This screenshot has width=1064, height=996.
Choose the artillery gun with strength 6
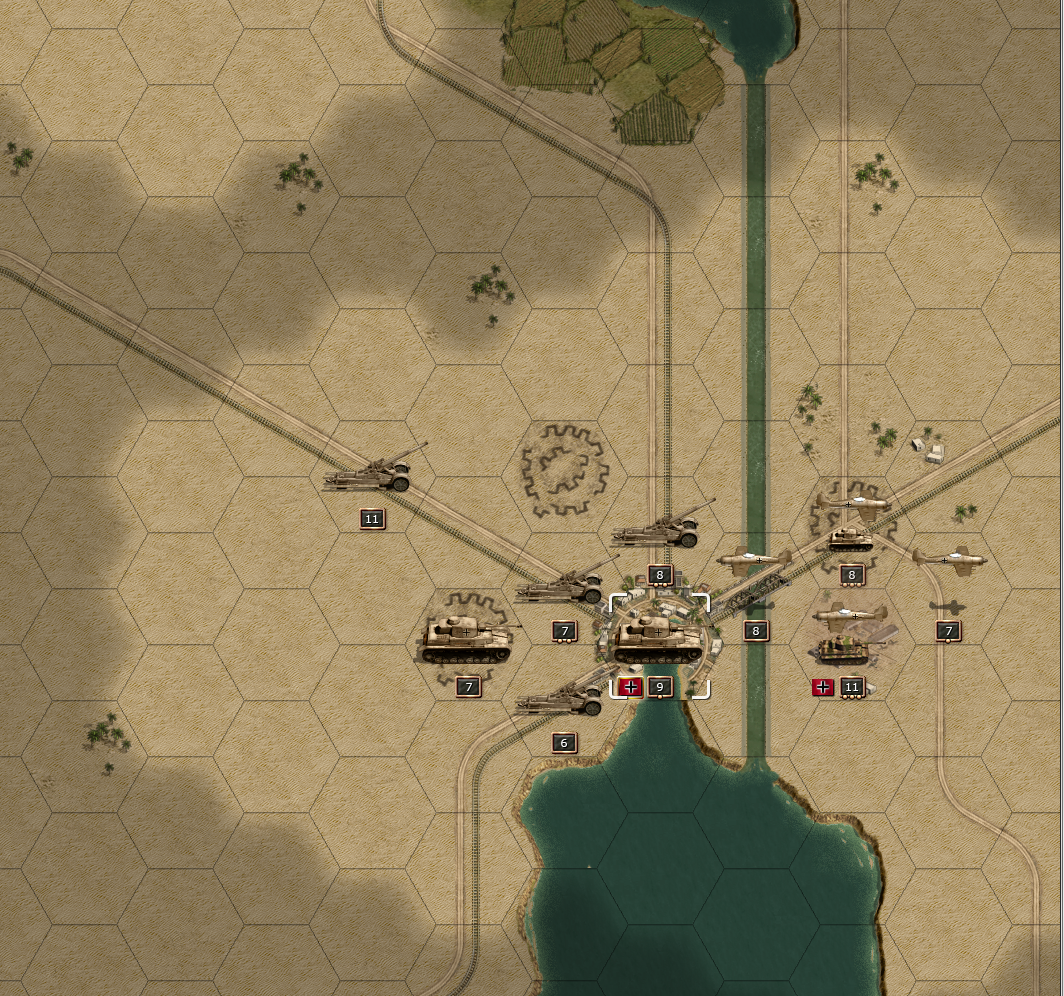562,700
